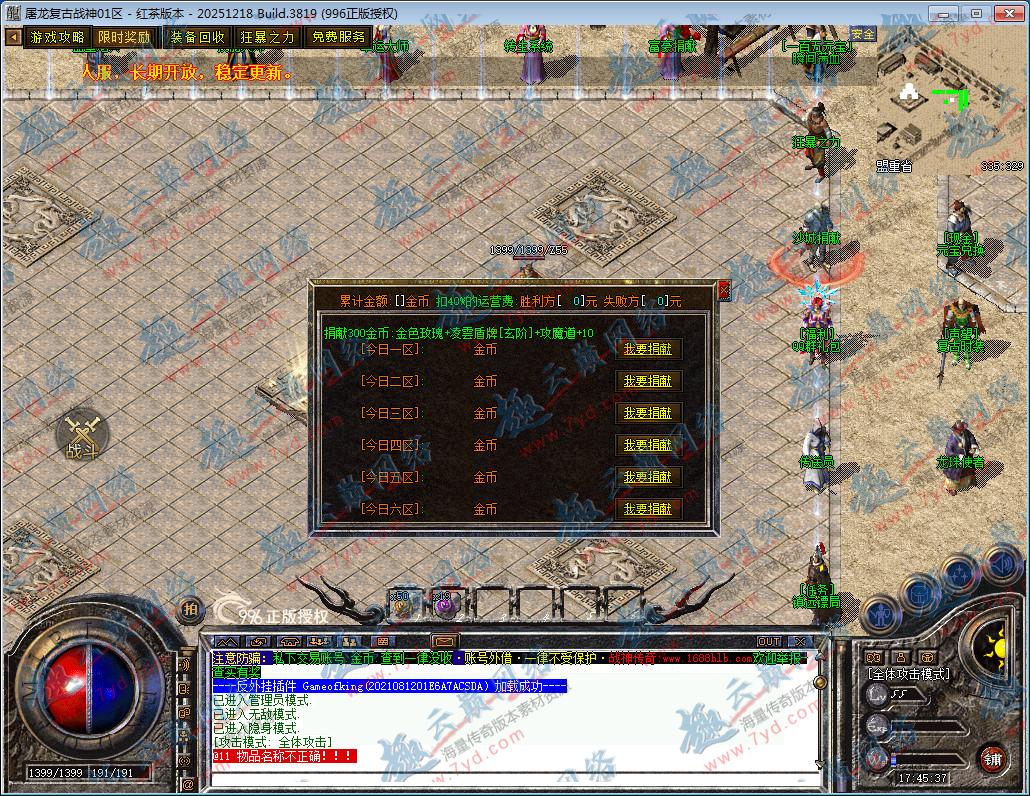The image size is (1030, 796).
Task: Open the 装备回收 equipment recycling menu
Action: [x=197, y=37]
